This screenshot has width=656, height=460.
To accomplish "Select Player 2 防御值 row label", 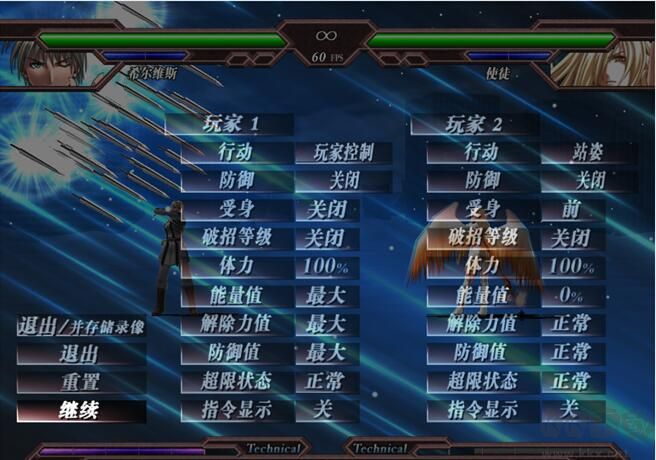I will [x=482, y=353].
